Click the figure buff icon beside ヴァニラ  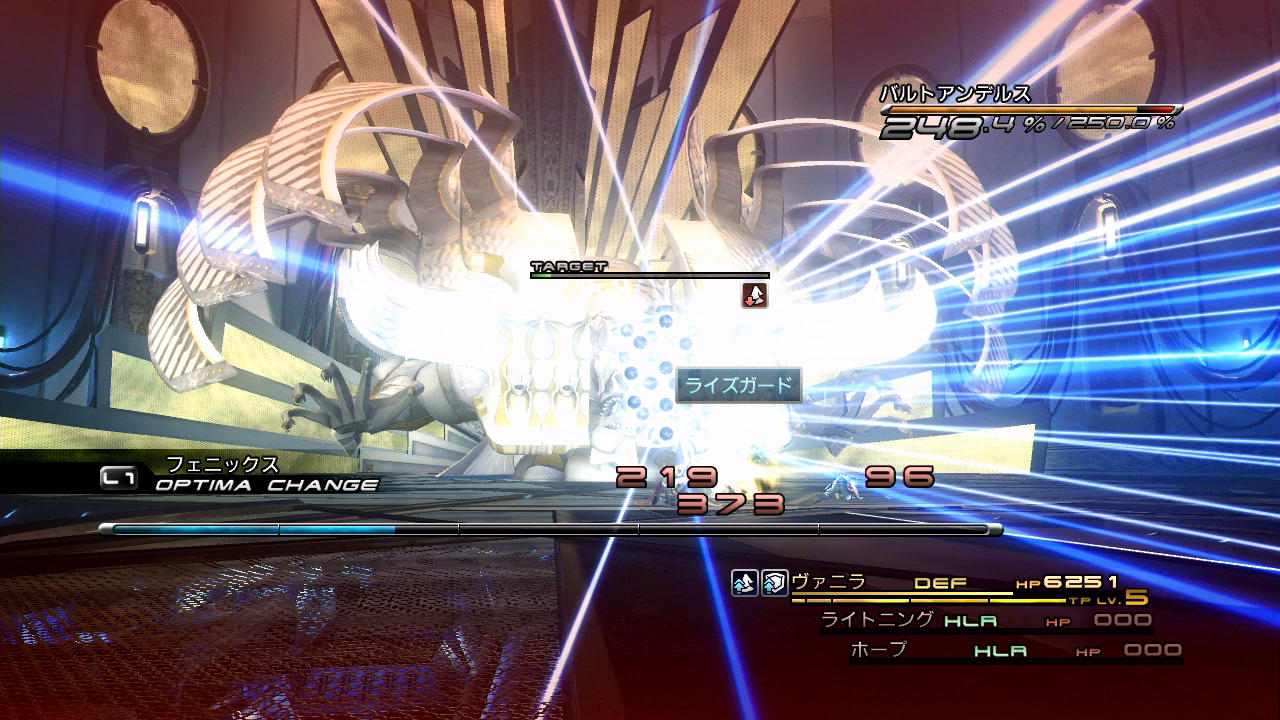click(x=744, y=584)
